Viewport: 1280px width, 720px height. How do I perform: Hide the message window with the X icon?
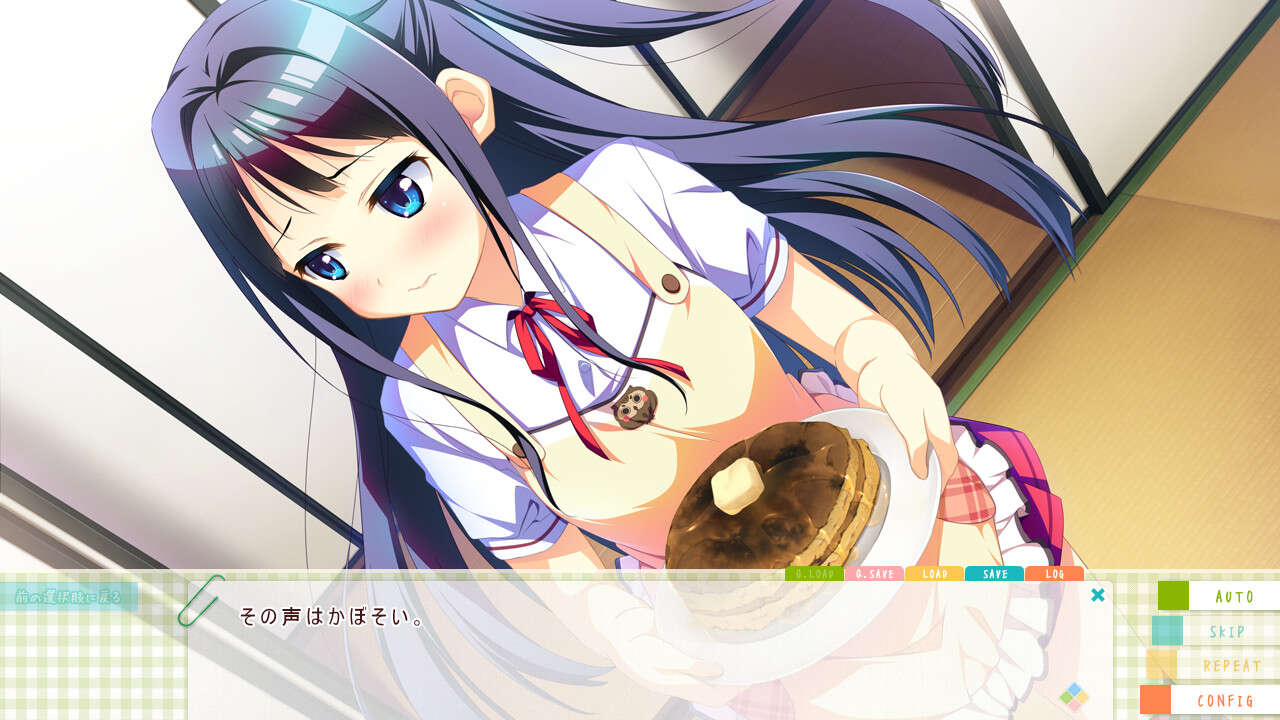pyautogui.click(x=1099, y=596)
